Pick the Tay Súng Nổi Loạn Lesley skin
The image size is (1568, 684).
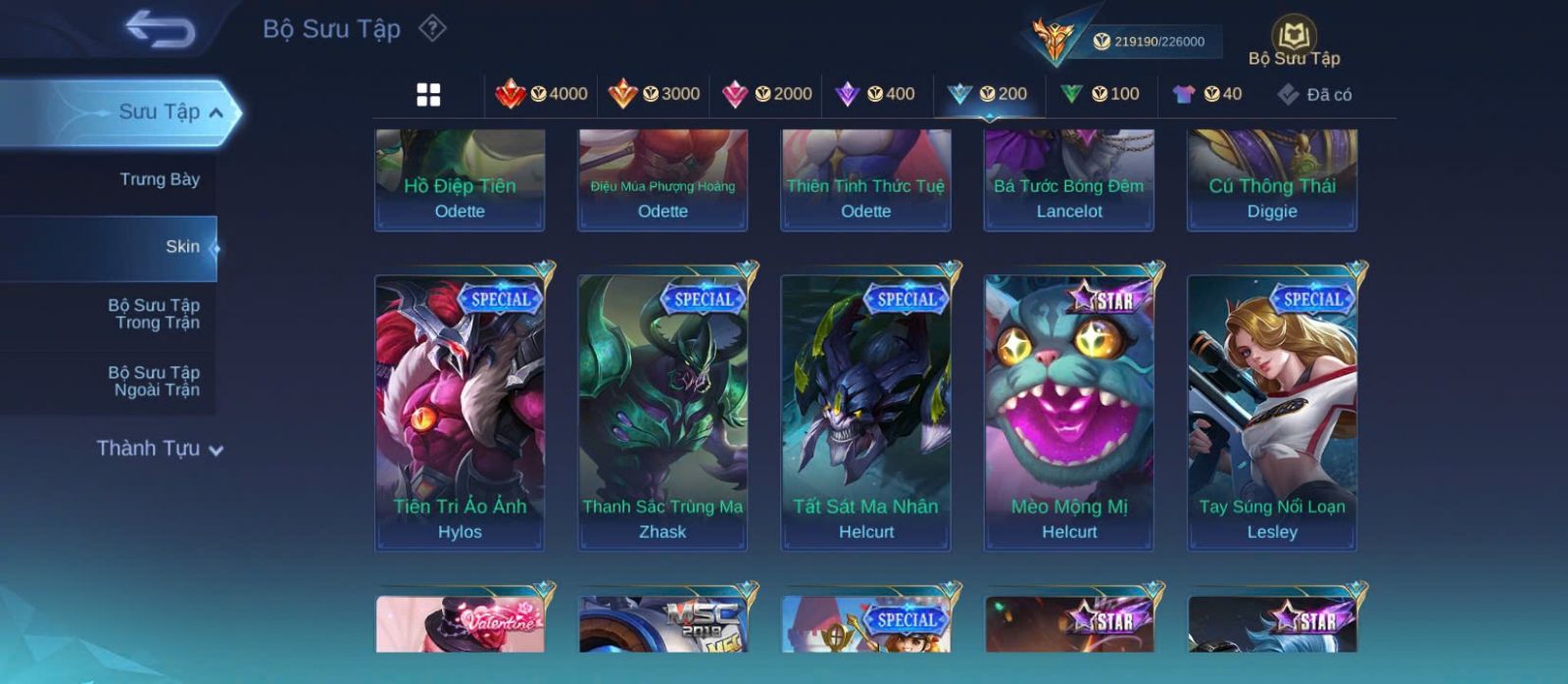click(x=1272, y=412)
